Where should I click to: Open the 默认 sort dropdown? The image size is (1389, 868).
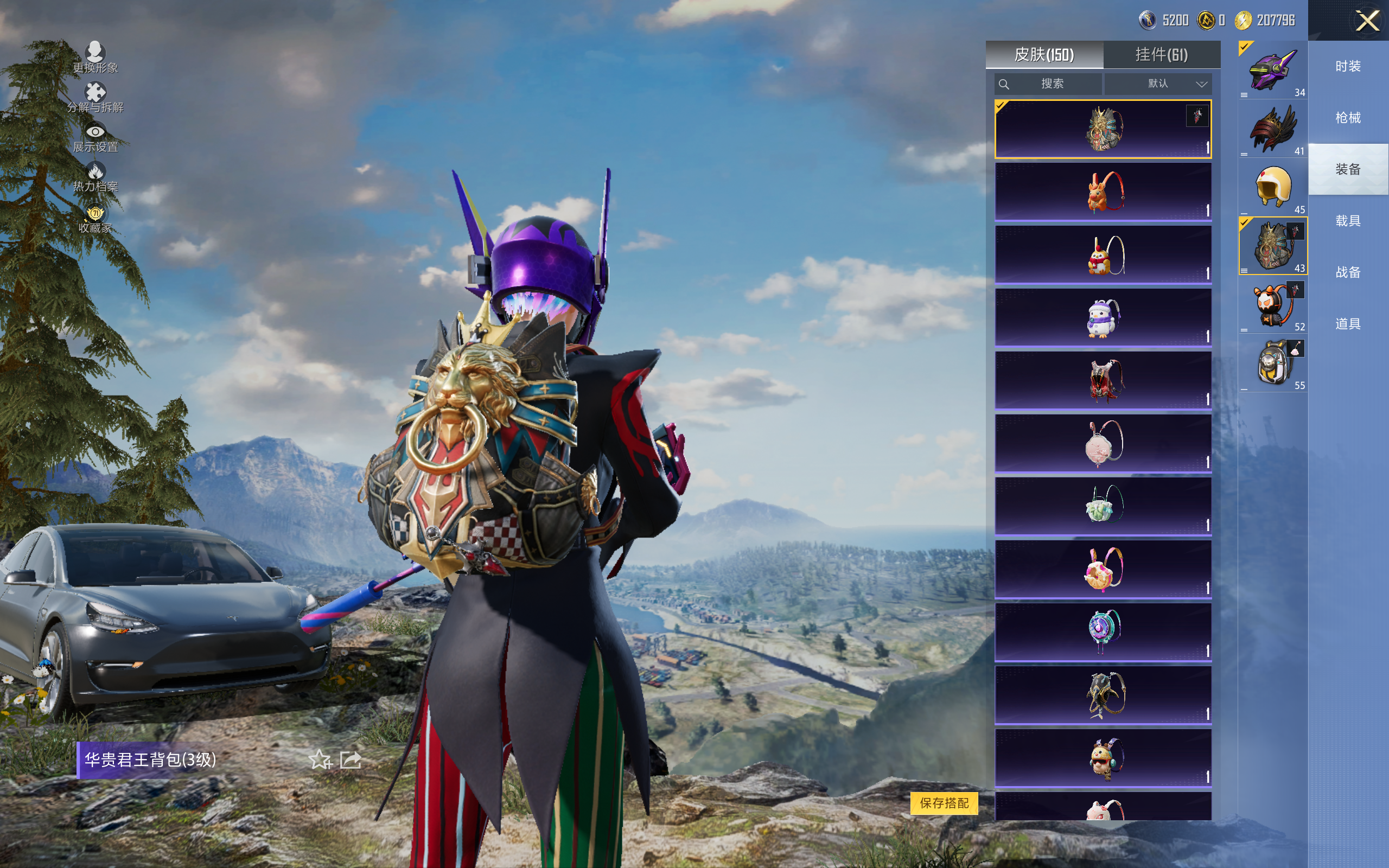[x=1158, y=84]
